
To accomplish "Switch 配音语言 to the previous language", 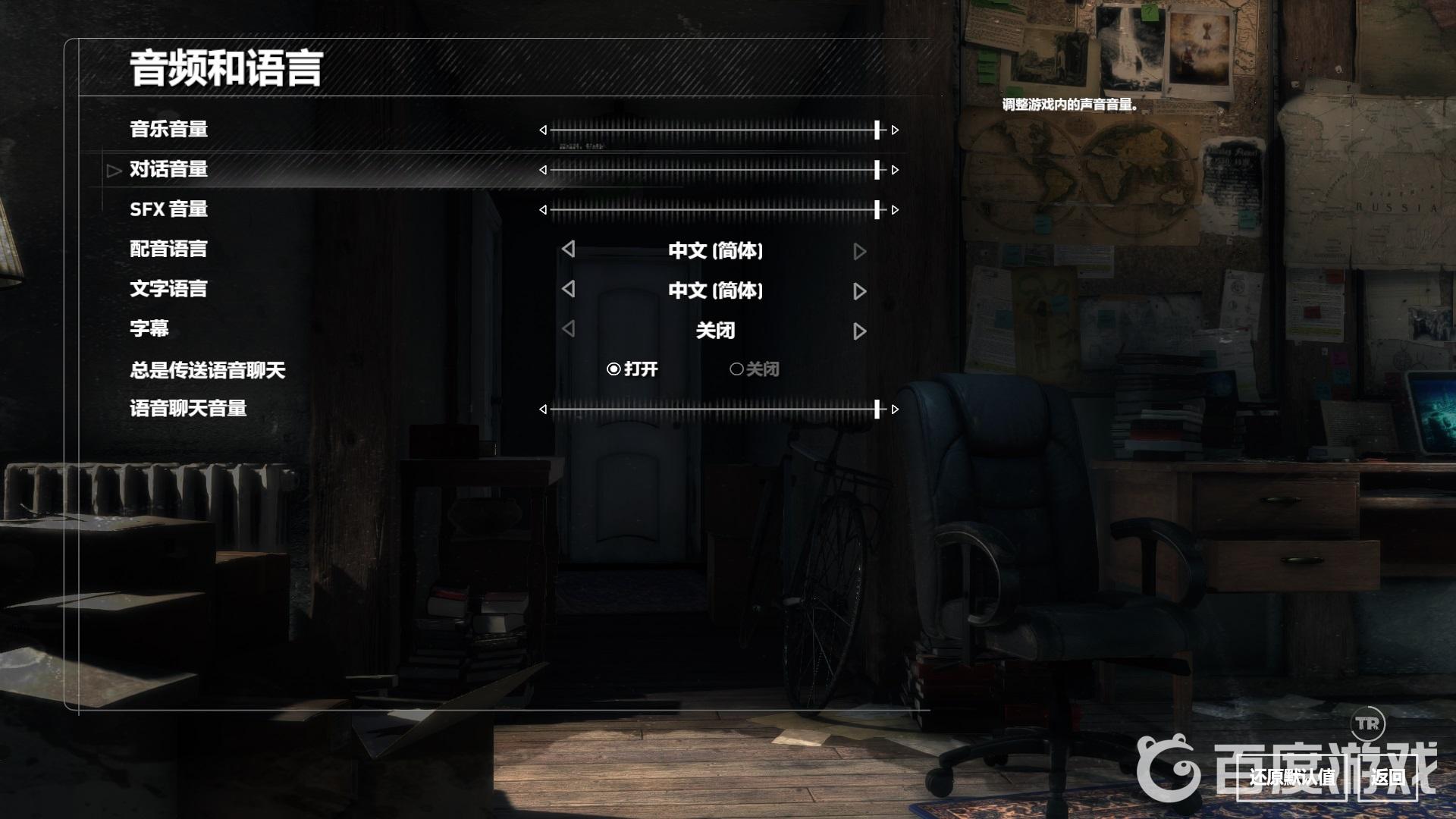I will [x=569, y=249].
